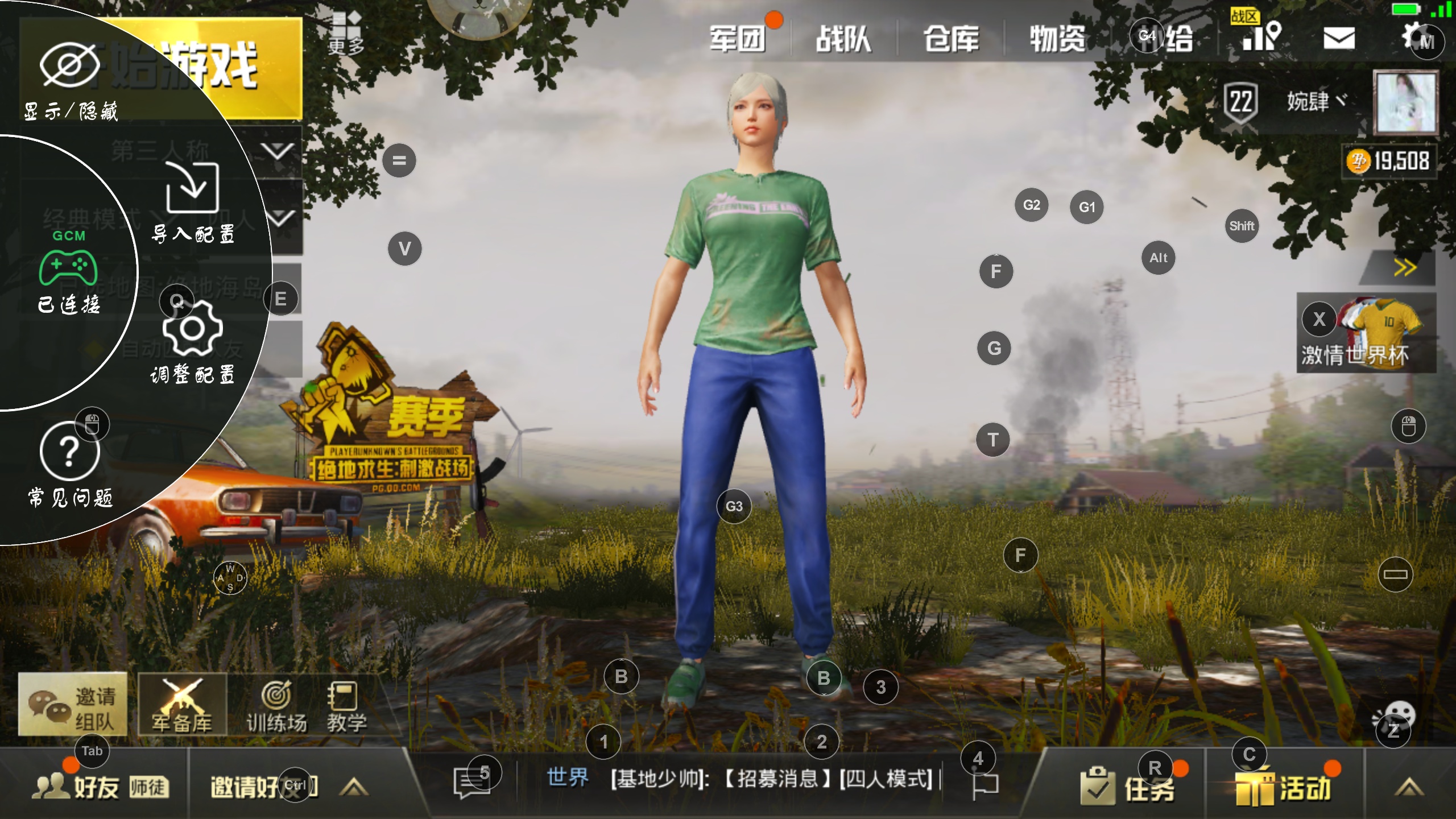Screen dimensions: 1456x819
Task: Open the 教学 tutorial book icon
Action: pos(342,700)
